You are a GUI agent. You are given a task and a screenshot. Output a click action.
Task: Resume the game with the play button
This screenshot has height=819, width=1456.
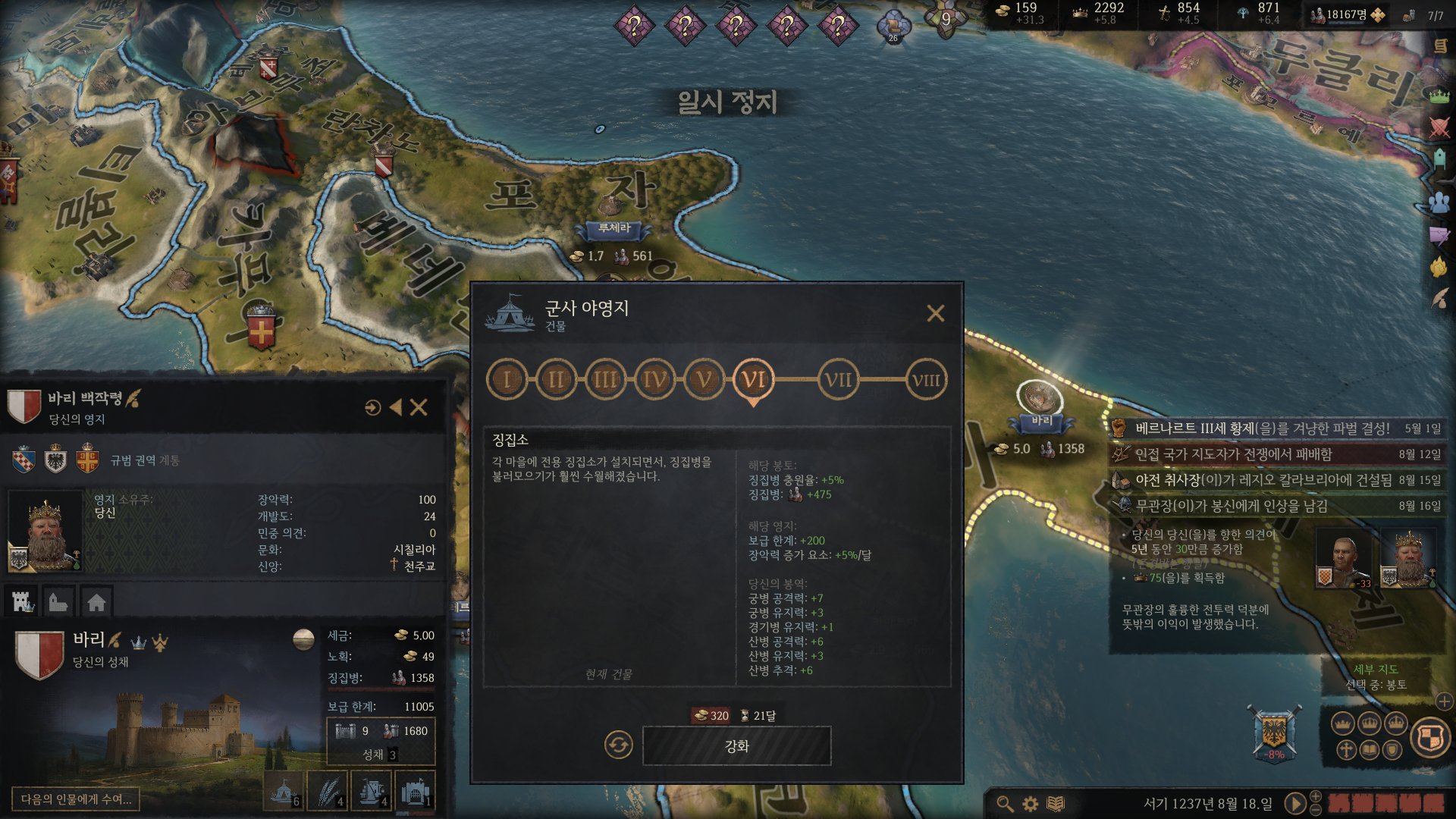[1294, 803]
